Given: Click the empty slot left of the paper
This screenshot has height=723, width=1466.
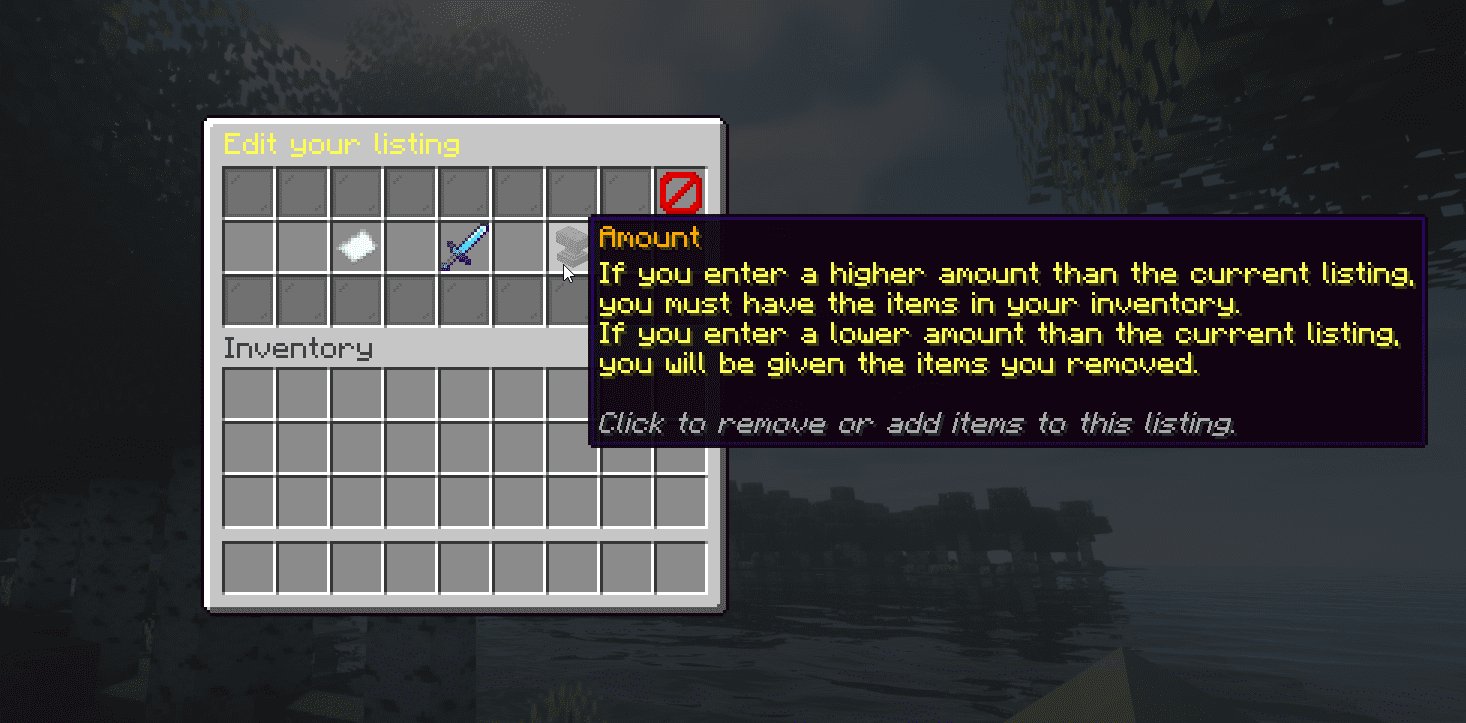Looking at the screenshot, I should (303, 248).
